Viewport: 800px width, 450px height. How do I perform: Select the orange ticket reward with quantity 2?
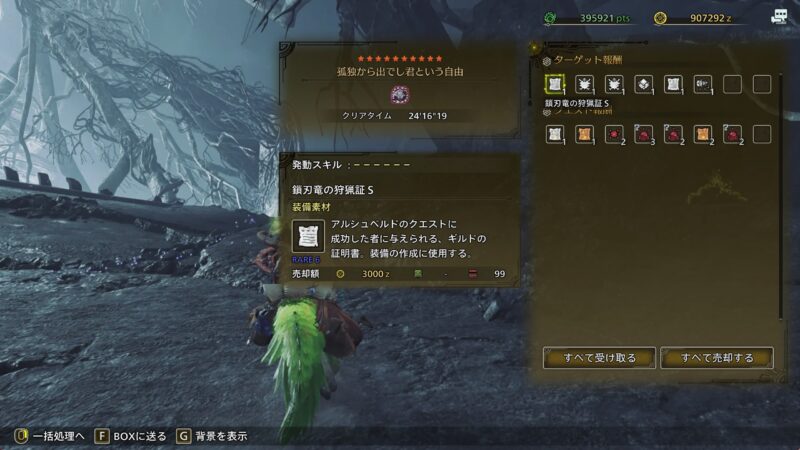coord(702,134)
